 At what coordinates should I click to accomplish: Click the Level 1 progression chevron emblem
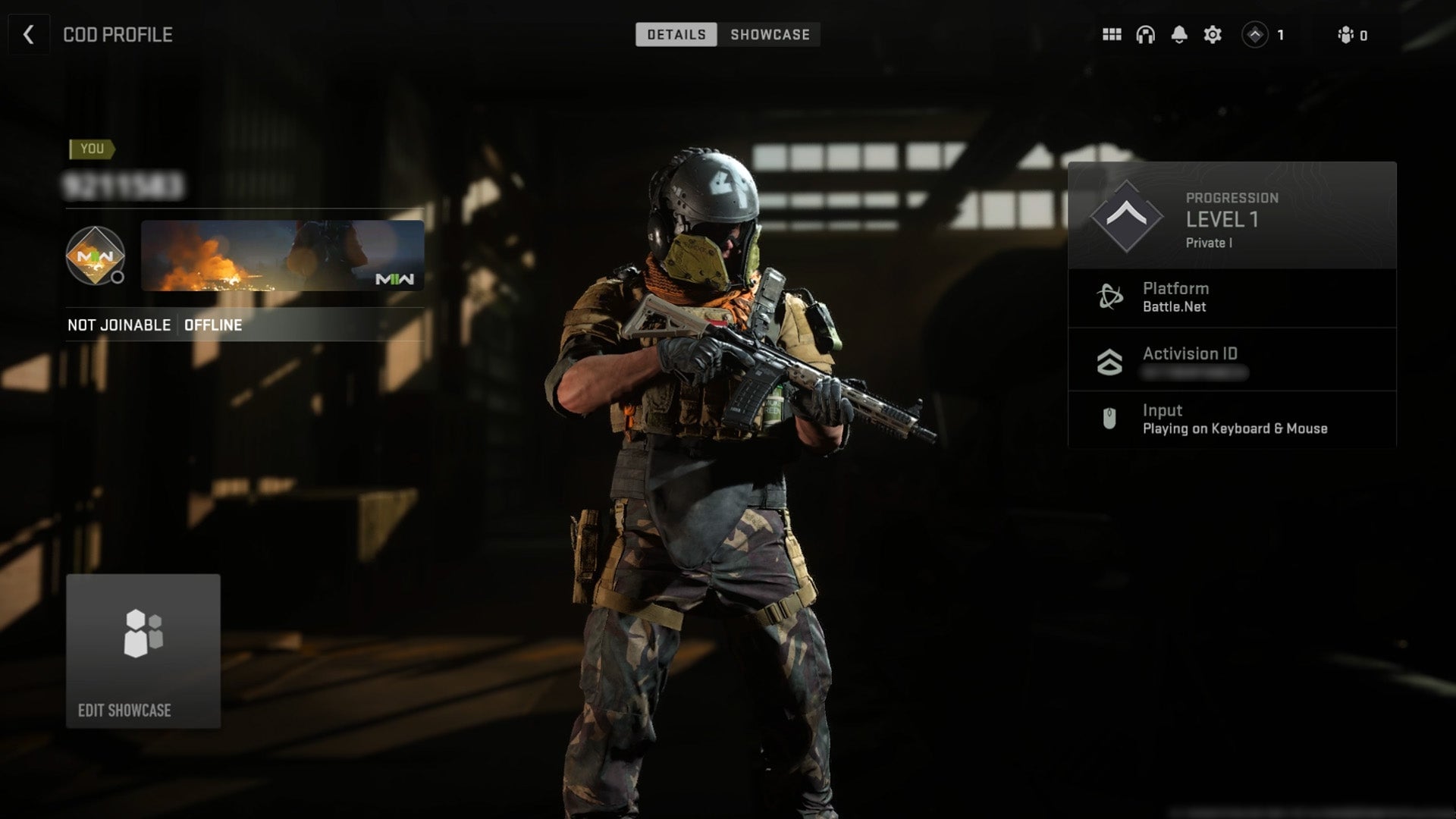click(1126, 215)
